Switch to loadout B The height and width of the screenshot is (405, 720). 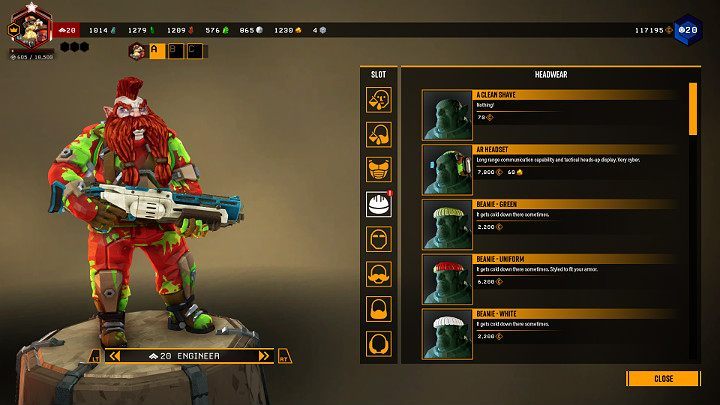pyautogui.click(x=175, y=50)
